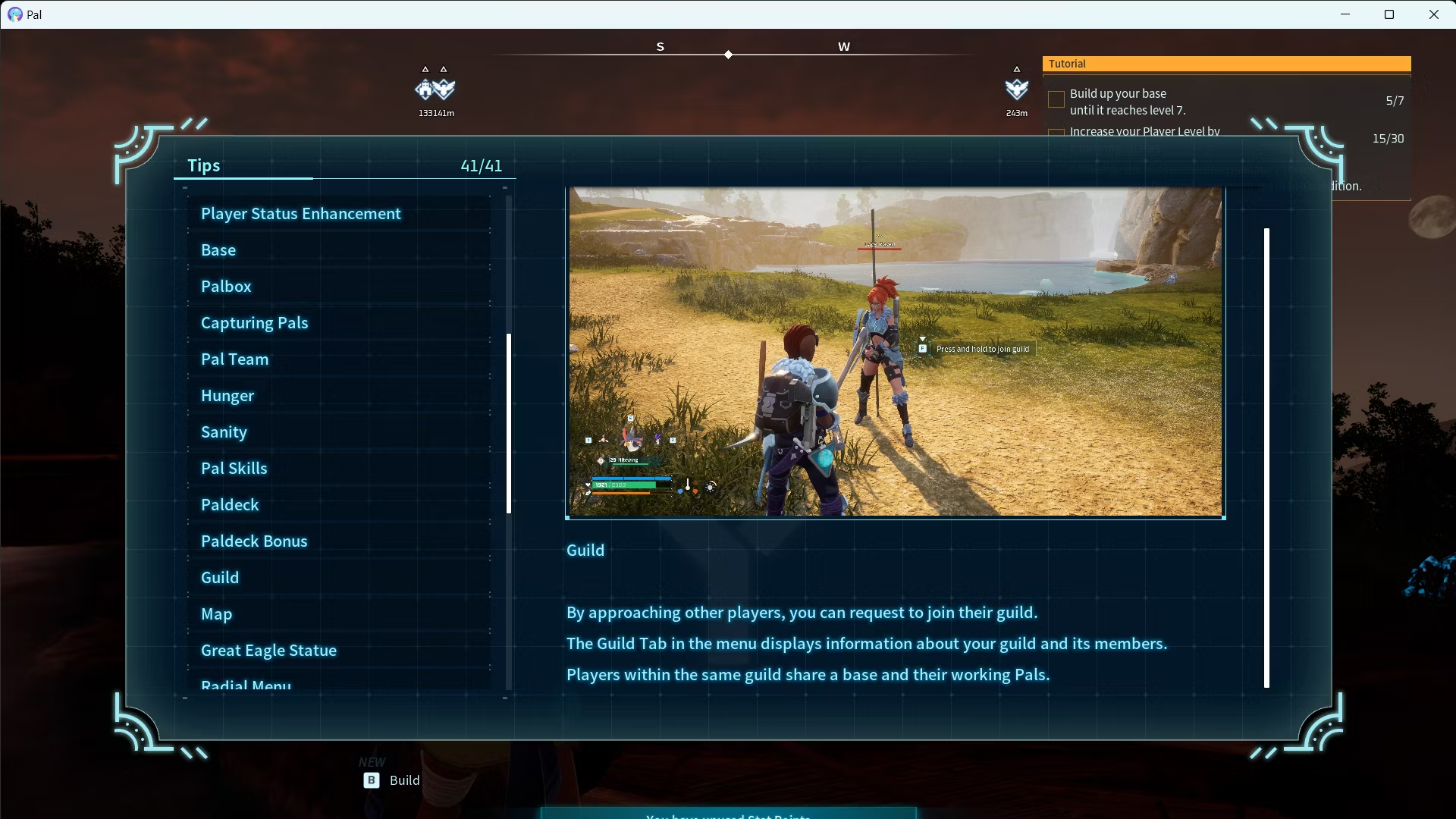The image size is (1456, 819).
Task: Open the Player Status Enhancement tip
Action: [300, 214]
